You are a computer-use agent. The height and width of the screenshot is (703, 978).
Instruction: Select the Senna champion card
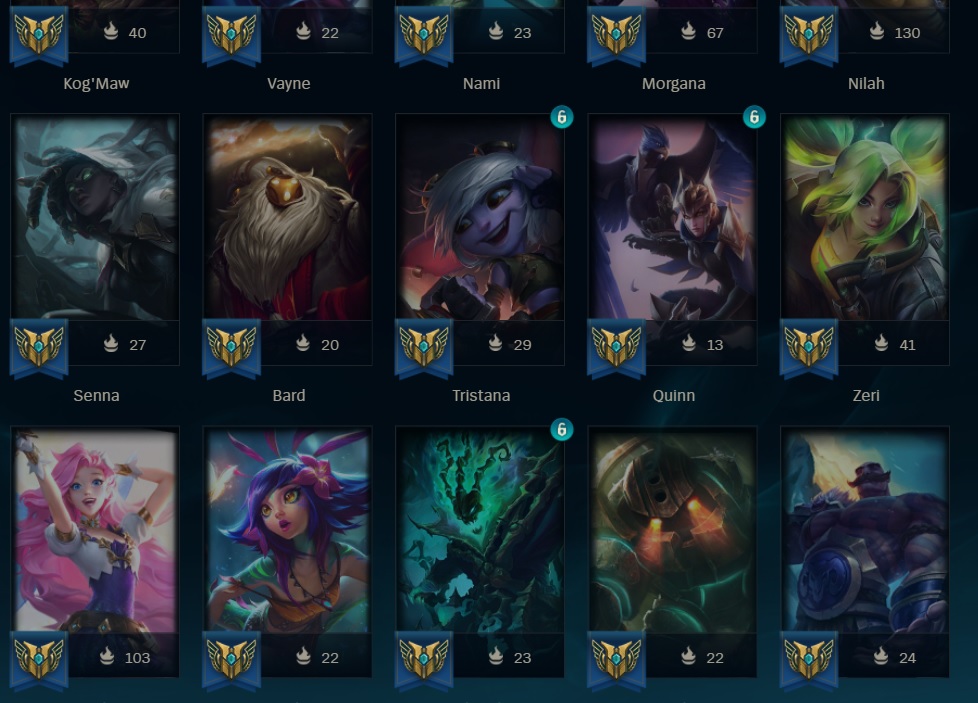click(x=95, y=220)
